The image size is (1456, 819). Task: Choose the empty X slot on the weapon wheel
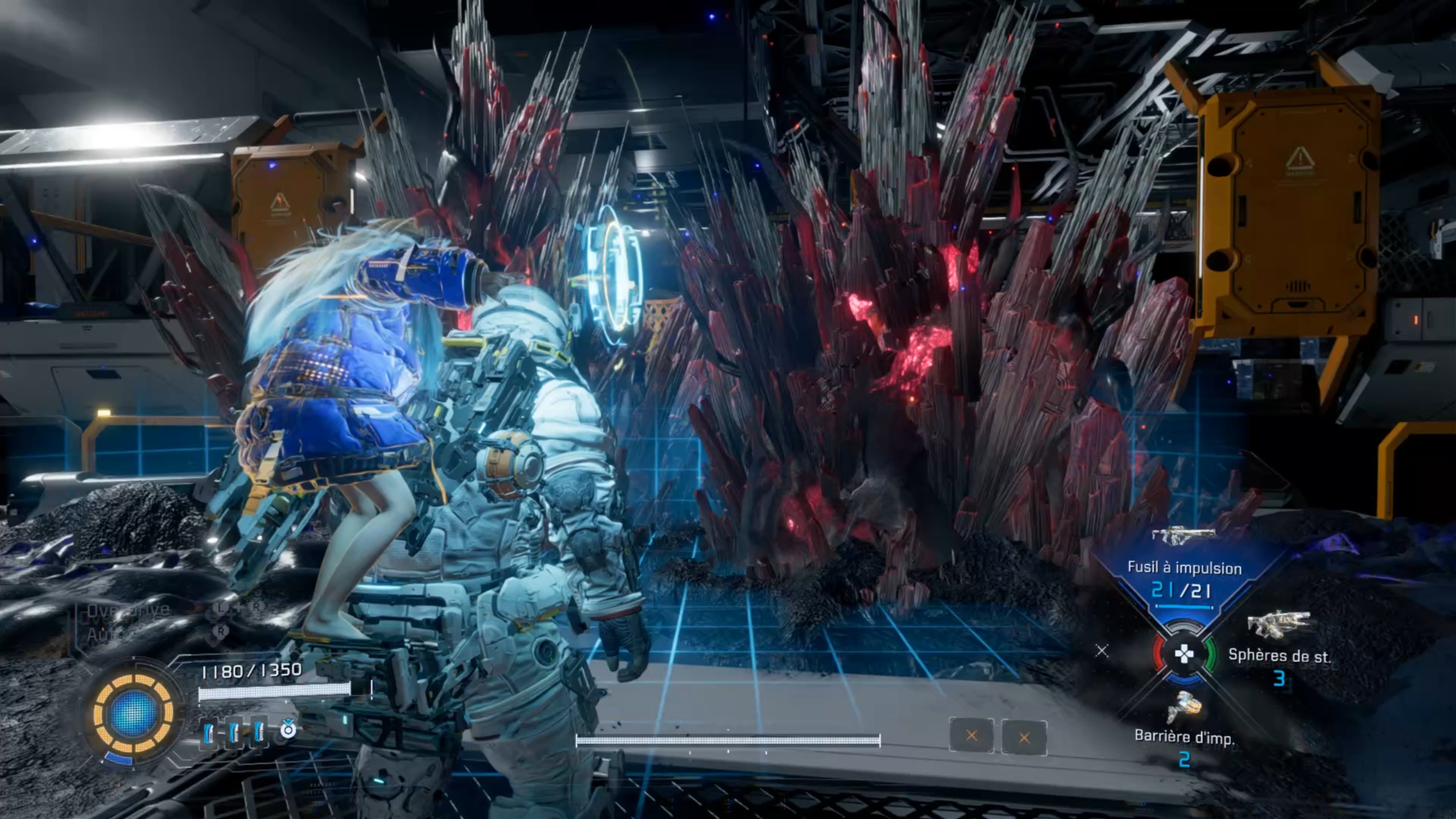click(1102, 651)
